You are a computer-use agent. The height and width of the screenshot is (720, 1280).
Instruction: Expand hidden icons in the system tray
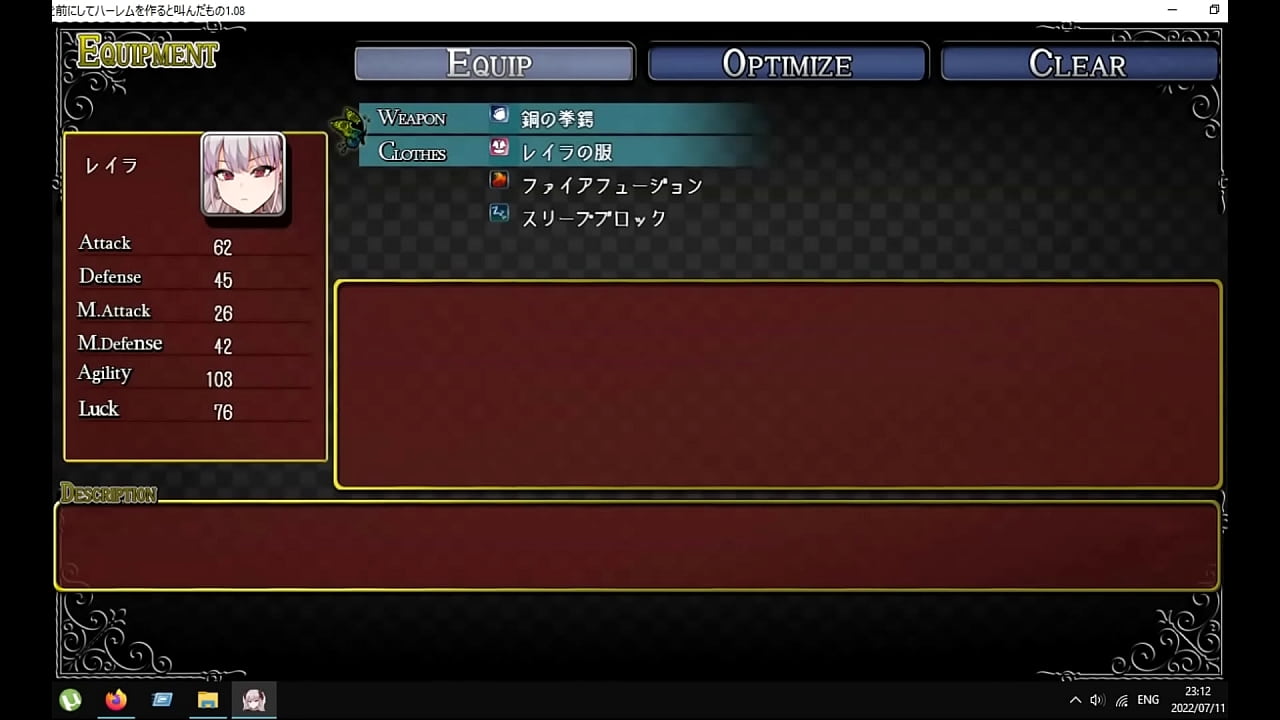(1075, 700)
